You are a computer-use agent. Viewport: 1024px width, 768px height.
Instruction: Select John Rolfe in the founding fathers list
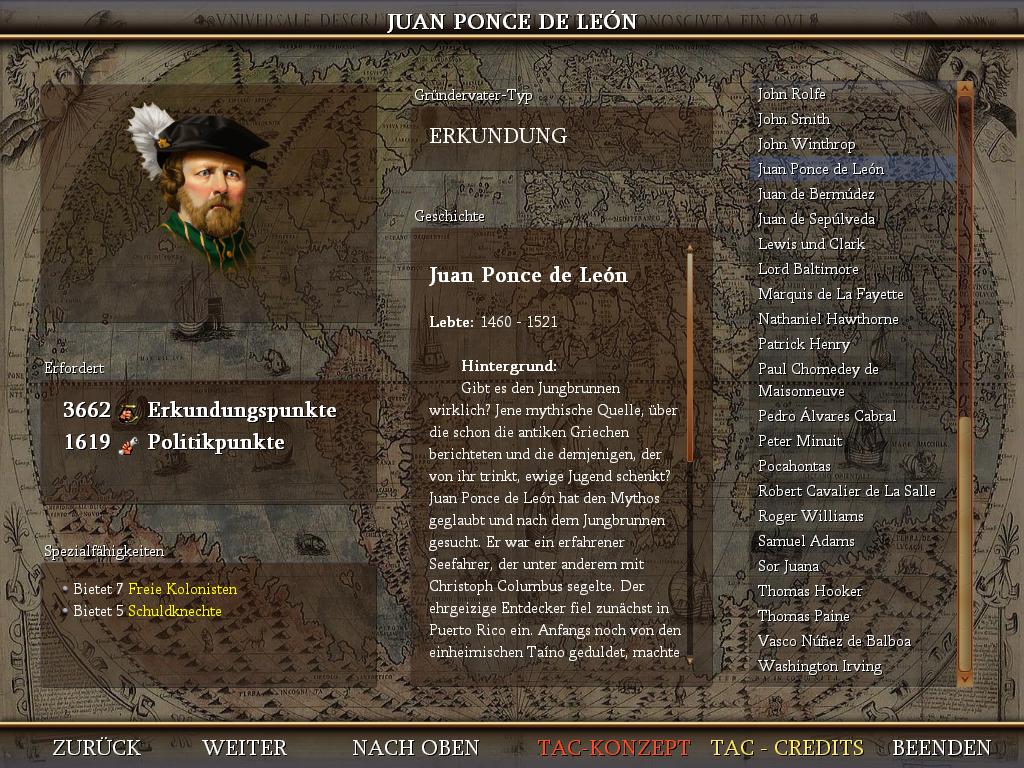pos(792,94)
